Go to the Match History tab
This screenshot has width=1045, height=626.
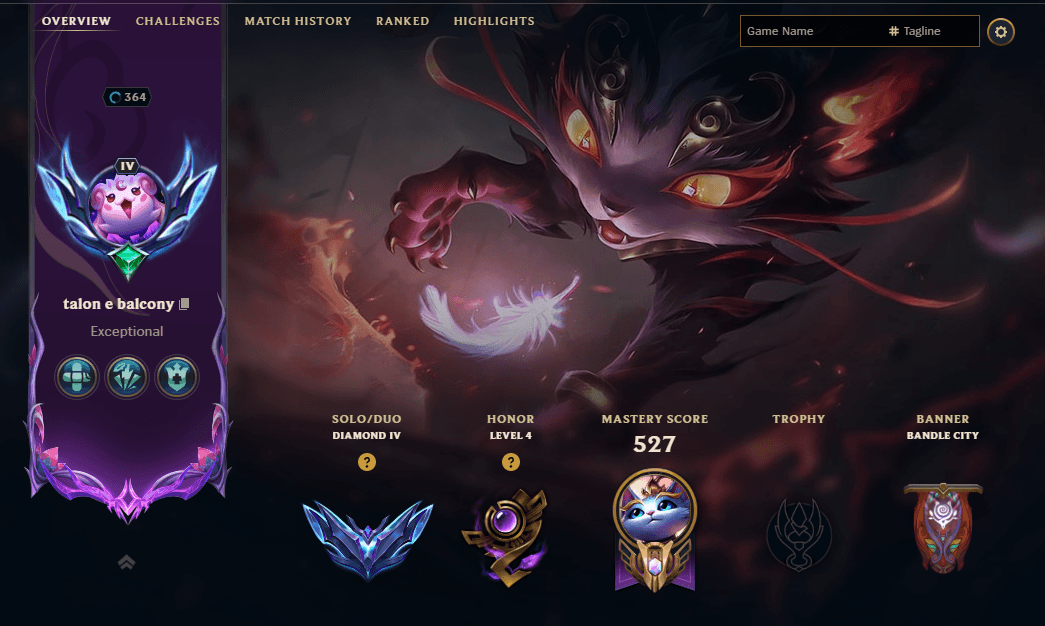click(297, 21)
